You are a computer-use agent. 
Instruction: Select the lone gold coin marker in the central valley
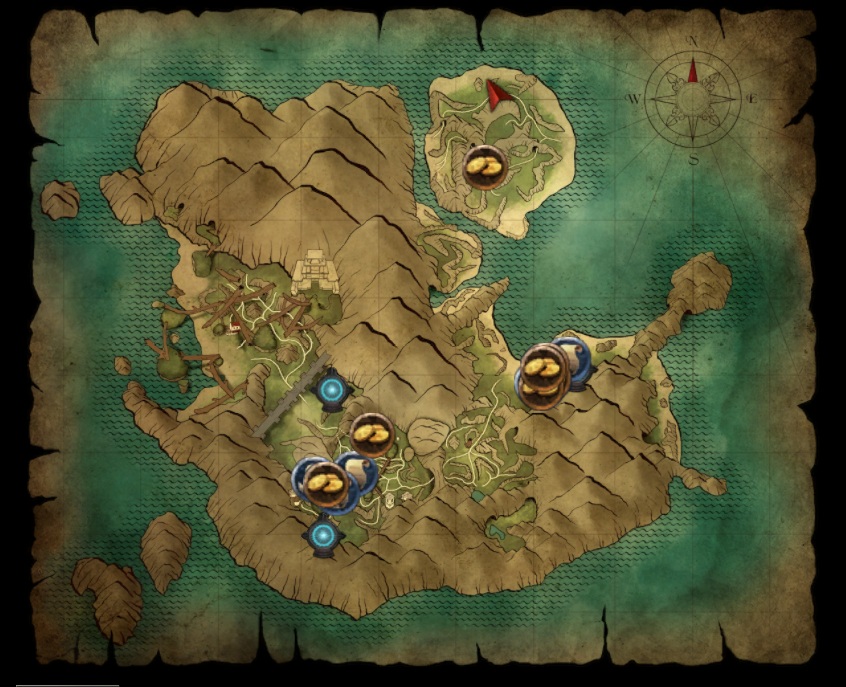pos(371,435)
